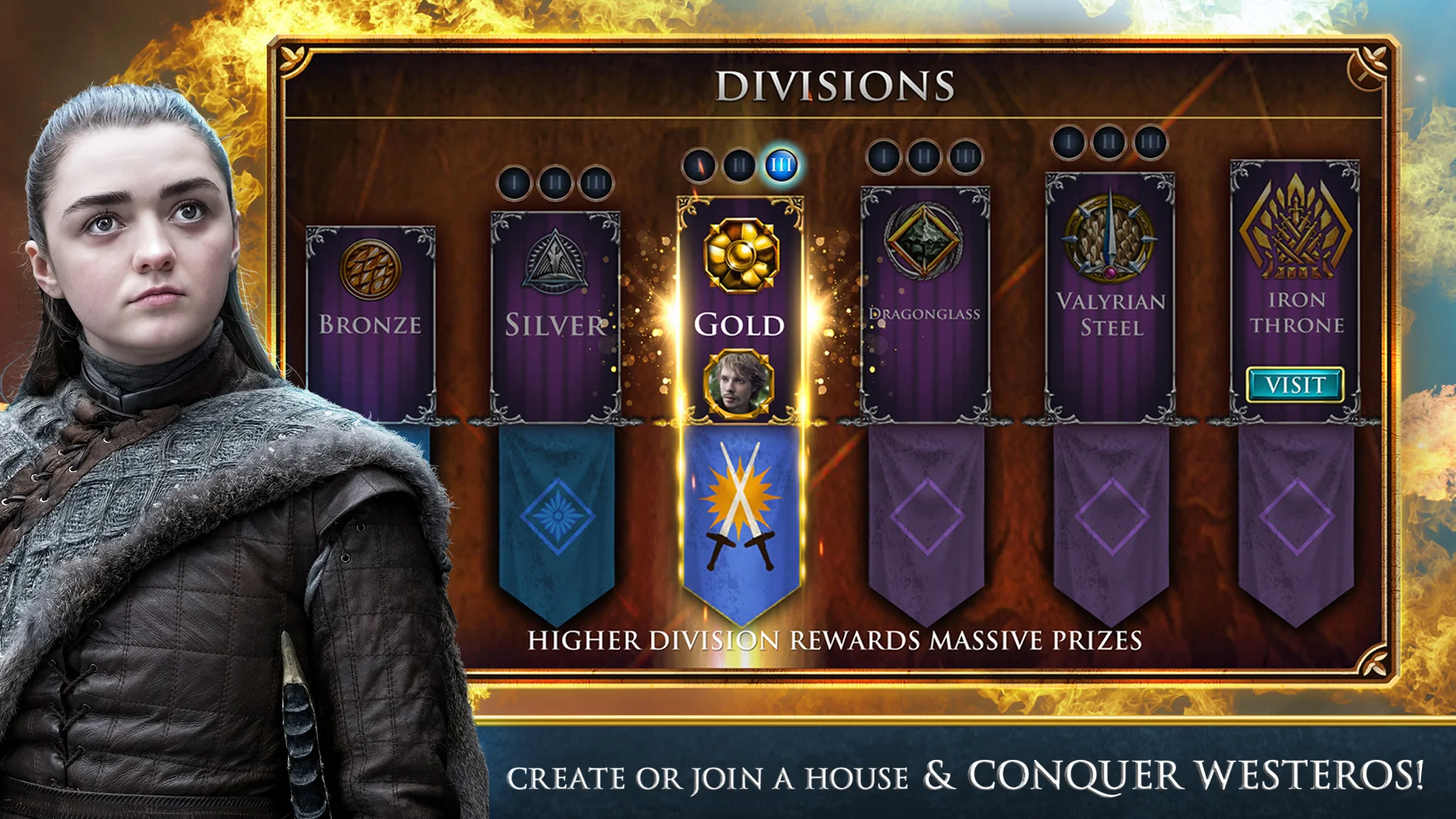The height and width of the screenshot is (819, 1456).
Task: Click the blue starburst banner under Silver
Action: [x=556, y=516]
